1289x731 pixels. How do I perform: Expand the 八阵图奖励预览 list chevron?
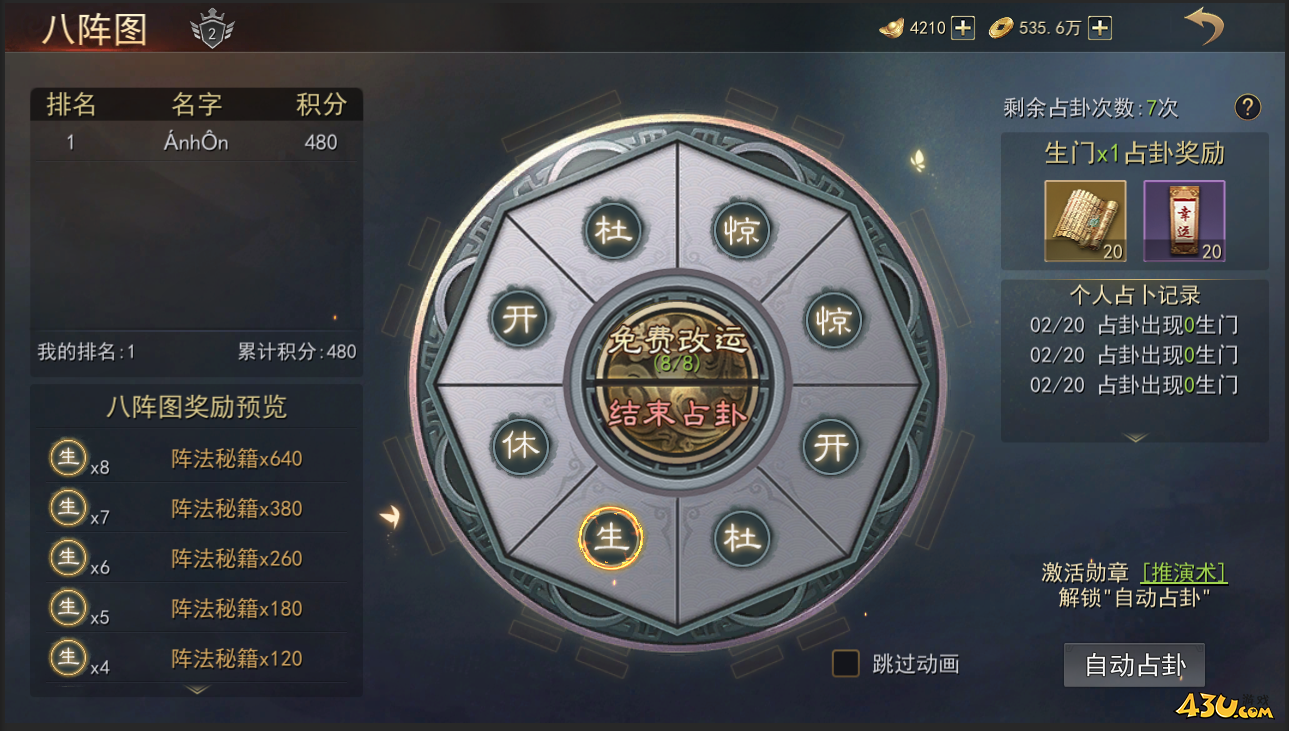tap(196, 690)
